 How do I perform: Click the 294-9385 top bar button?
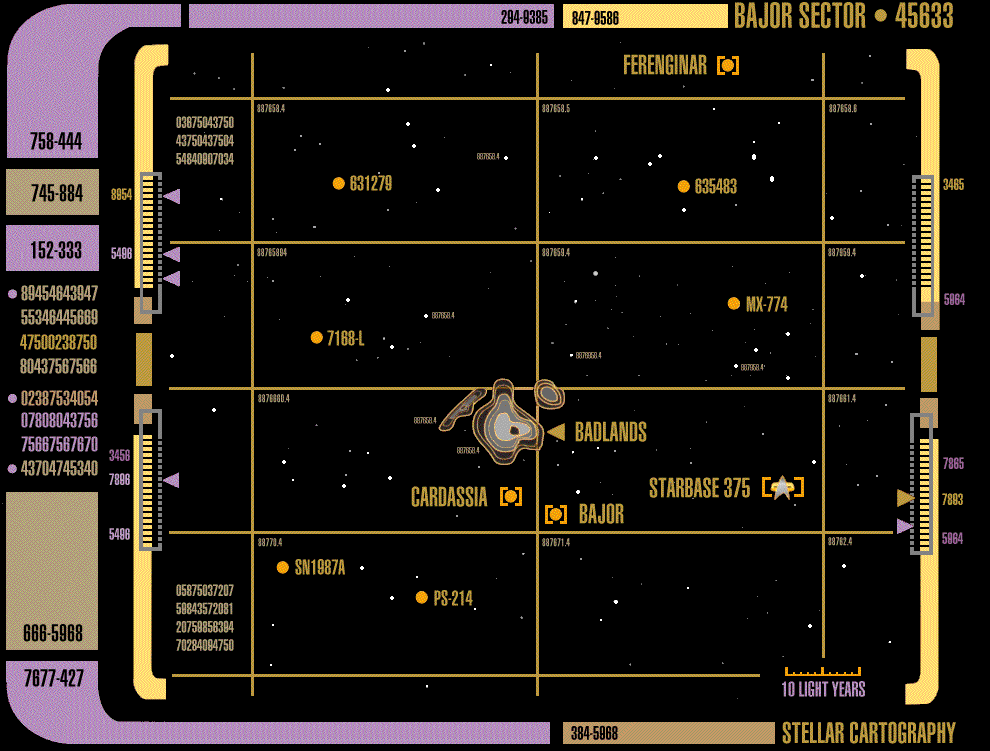click(371, 16)
